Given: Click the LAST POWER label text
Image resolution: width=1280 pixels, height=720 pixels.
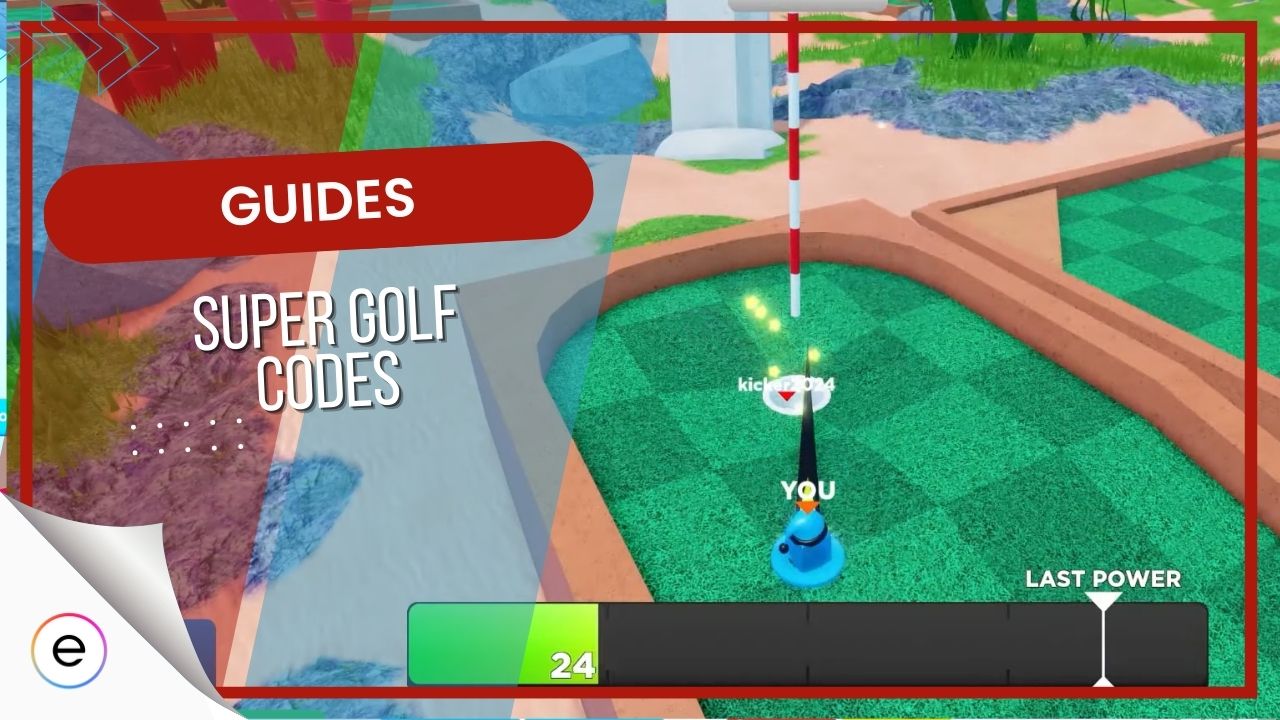Looking at the screenshot, I should click(1103, 578).
